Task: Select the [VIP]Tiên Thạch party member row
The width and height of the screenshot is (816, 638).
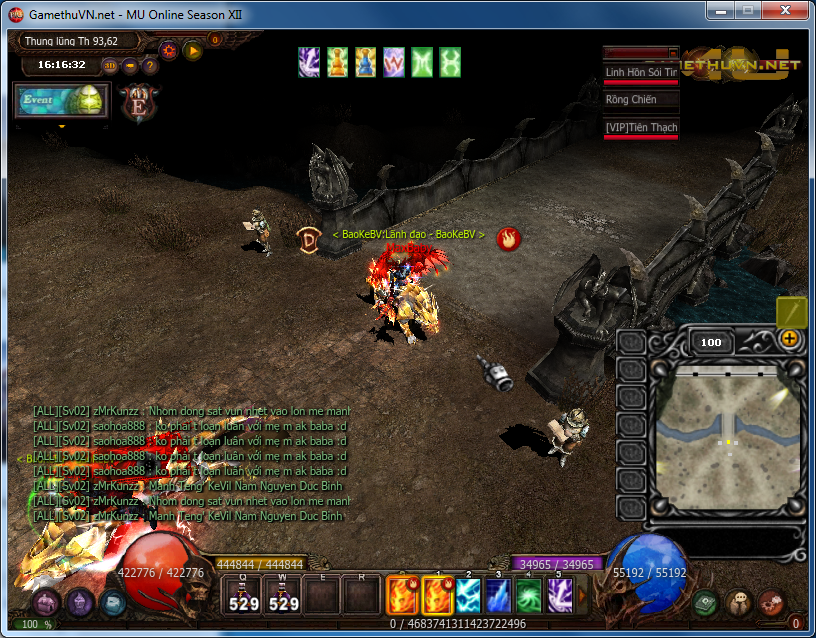Action: 641,127
